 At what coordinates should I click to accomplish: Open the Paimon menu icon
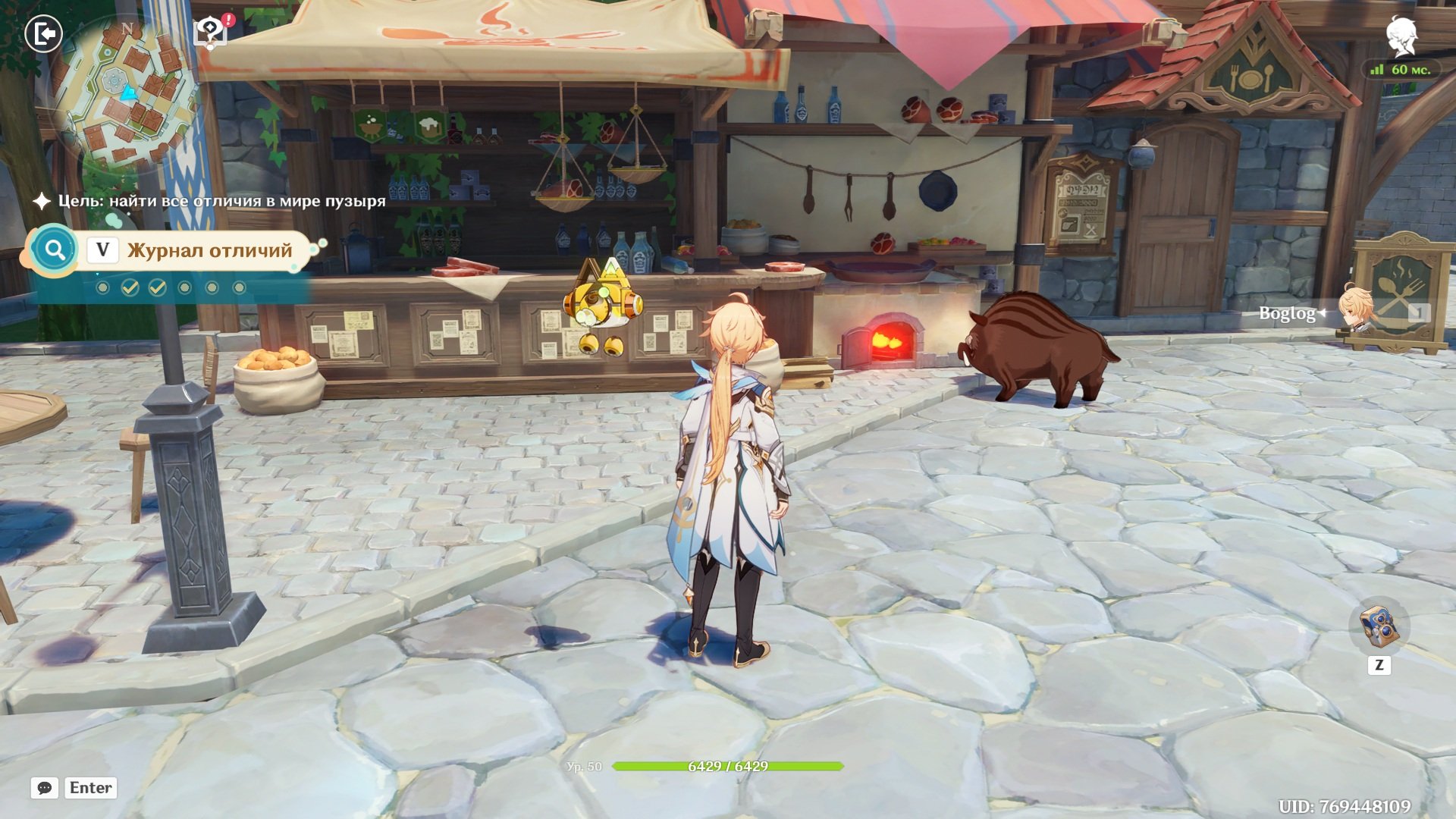point(1401,36)
